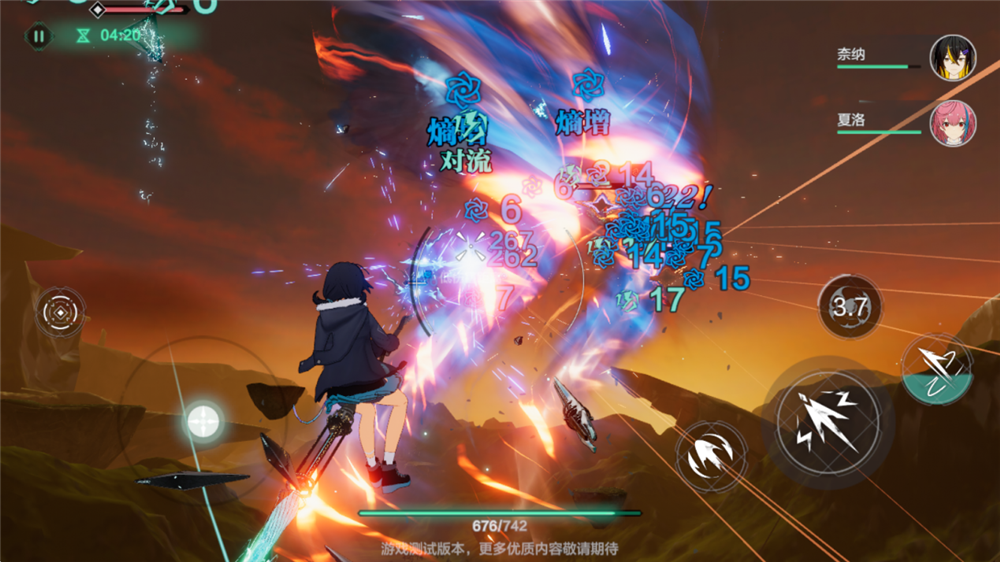Activate the teal-filled ultimate skill button
This screenshot has width=1000, height=562.
pyautogui.click(x=937, y=369)
